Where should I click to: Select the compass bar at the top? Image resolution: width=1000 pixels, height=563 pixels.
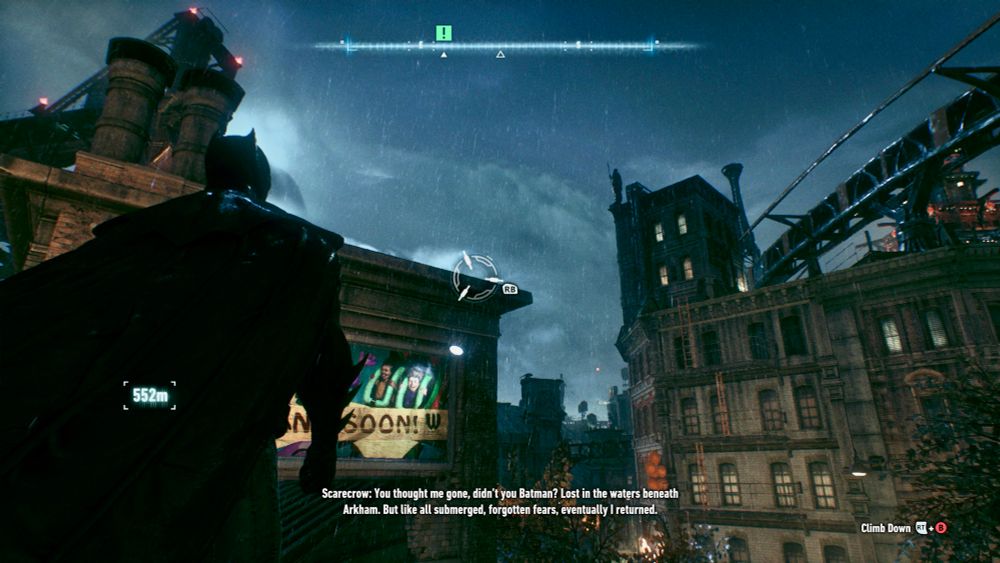pyautogui.click(x=500, y=45)
